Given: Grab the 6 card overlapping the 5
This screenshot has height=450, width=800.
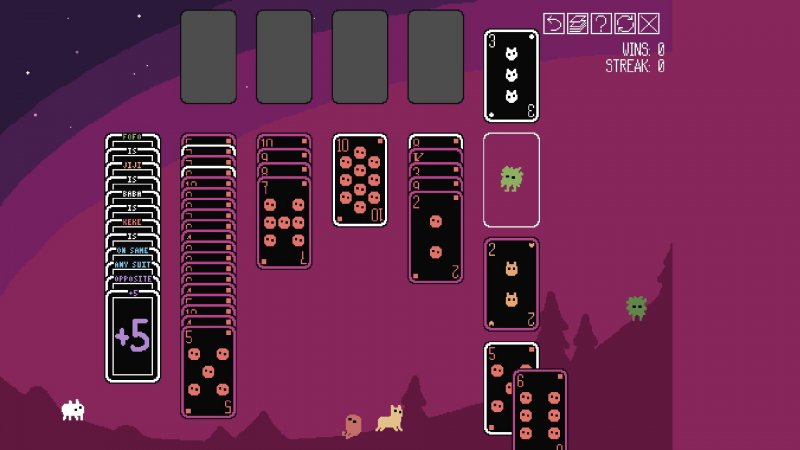Looking at the screenshot, I should 540,410.
